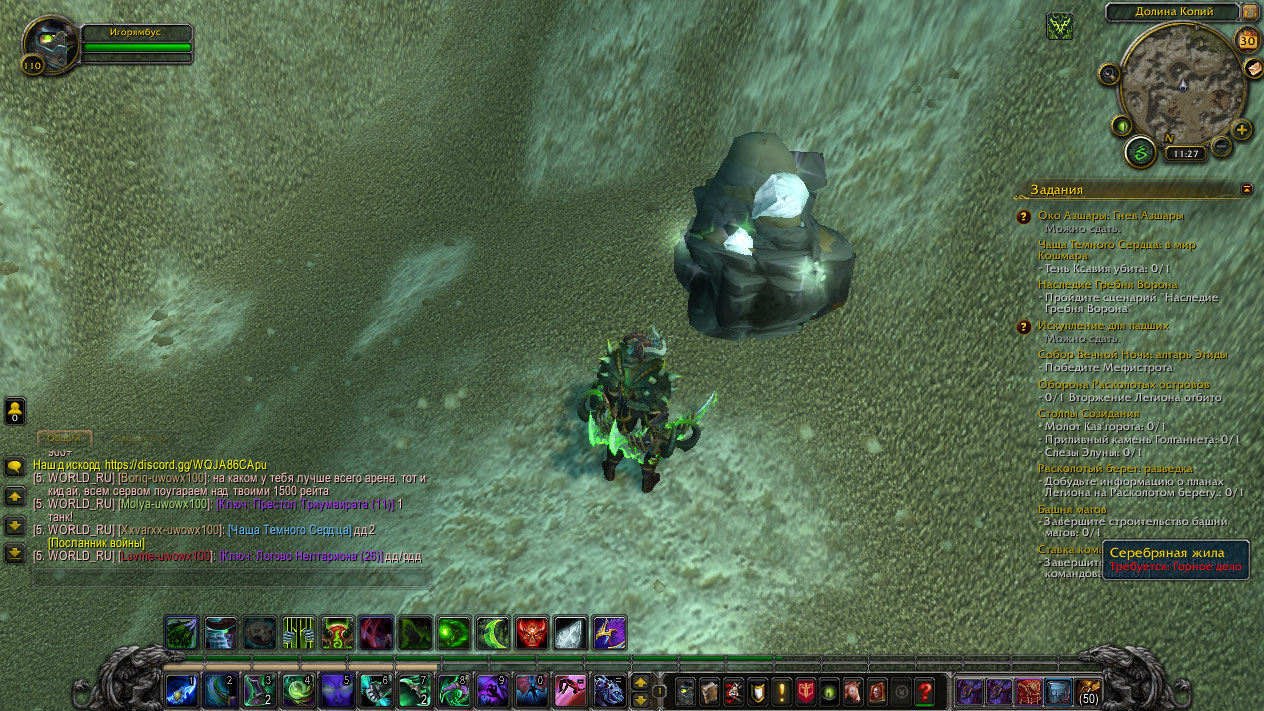Collapse the Задания quest tracker

tap(1246, 188)
